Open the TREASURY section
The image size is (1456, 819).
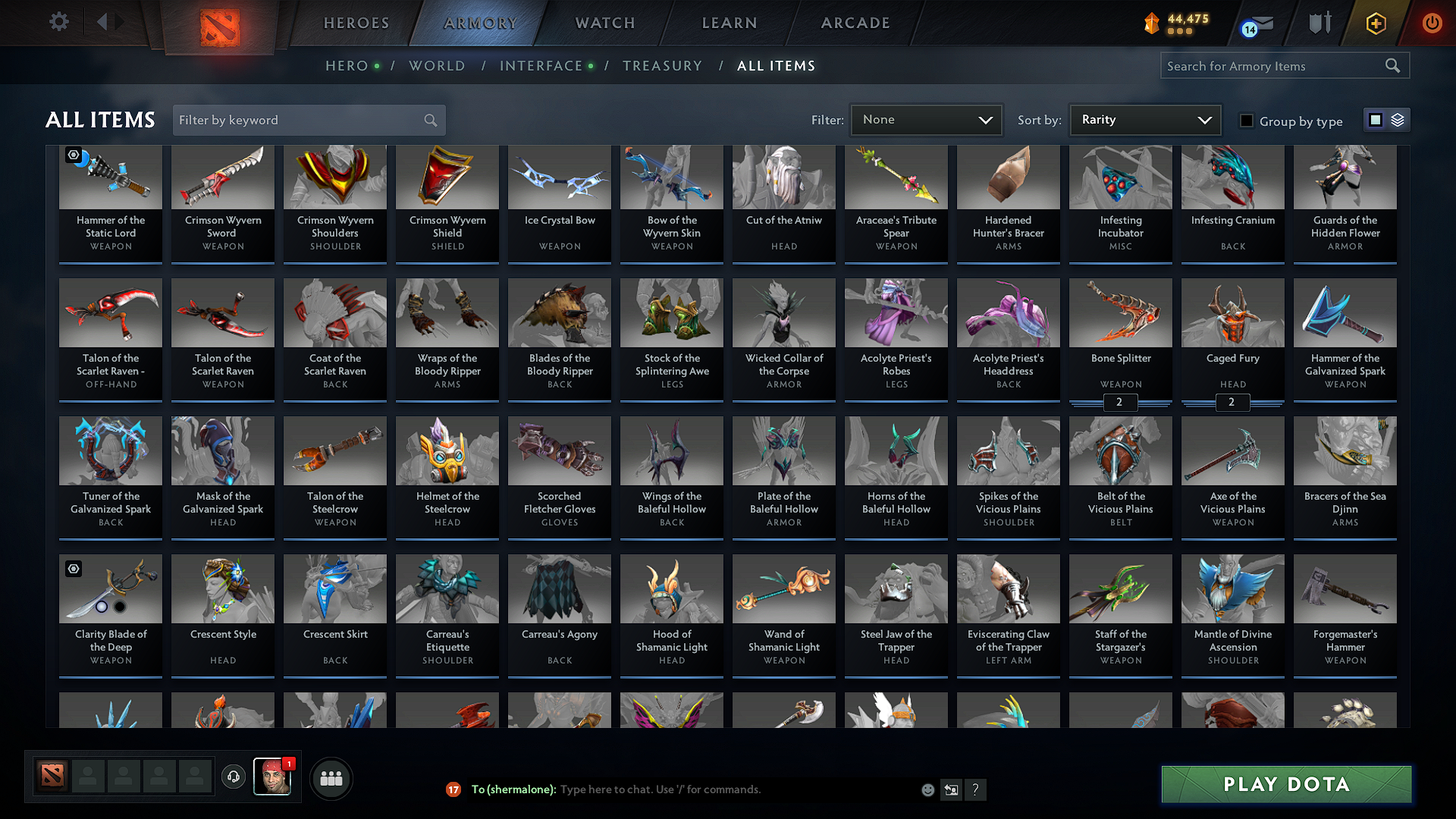tap(662, 66)
